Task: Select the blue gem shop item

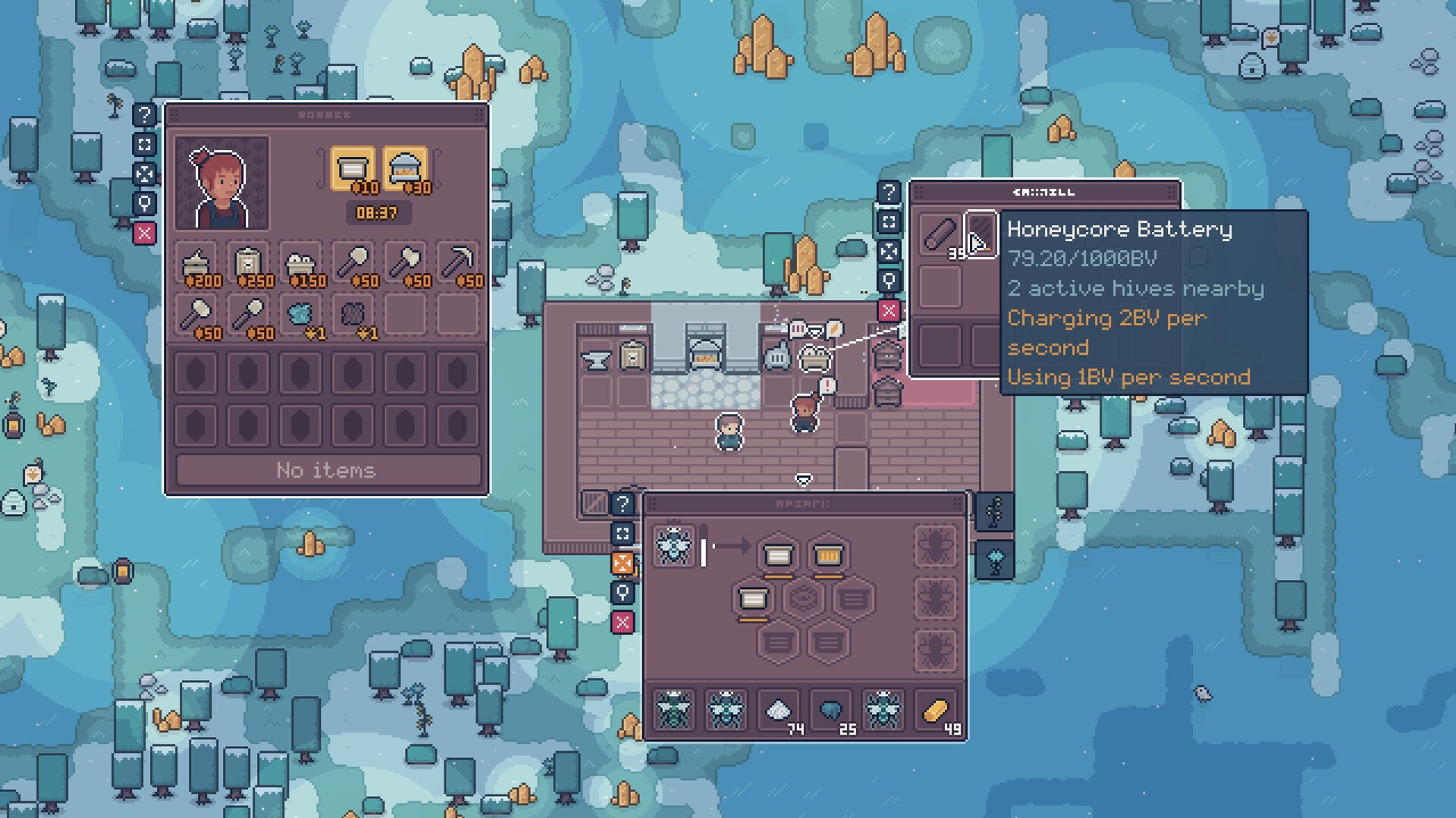Action: [x=301, y=314]
